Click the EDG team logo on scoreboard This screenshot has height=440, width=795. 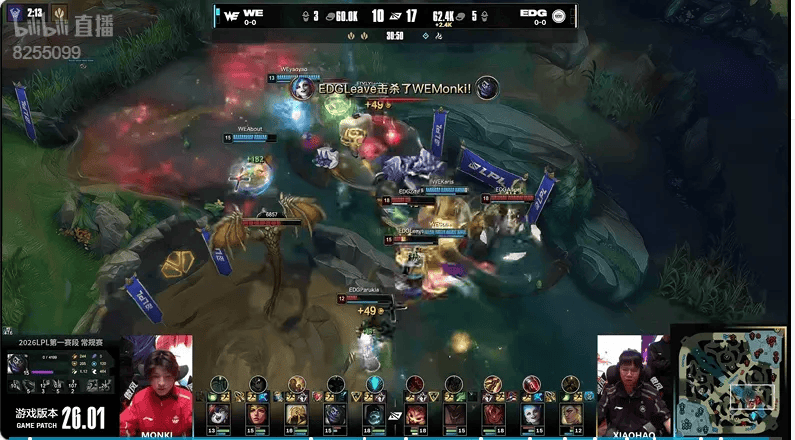(x=558, y=15)
